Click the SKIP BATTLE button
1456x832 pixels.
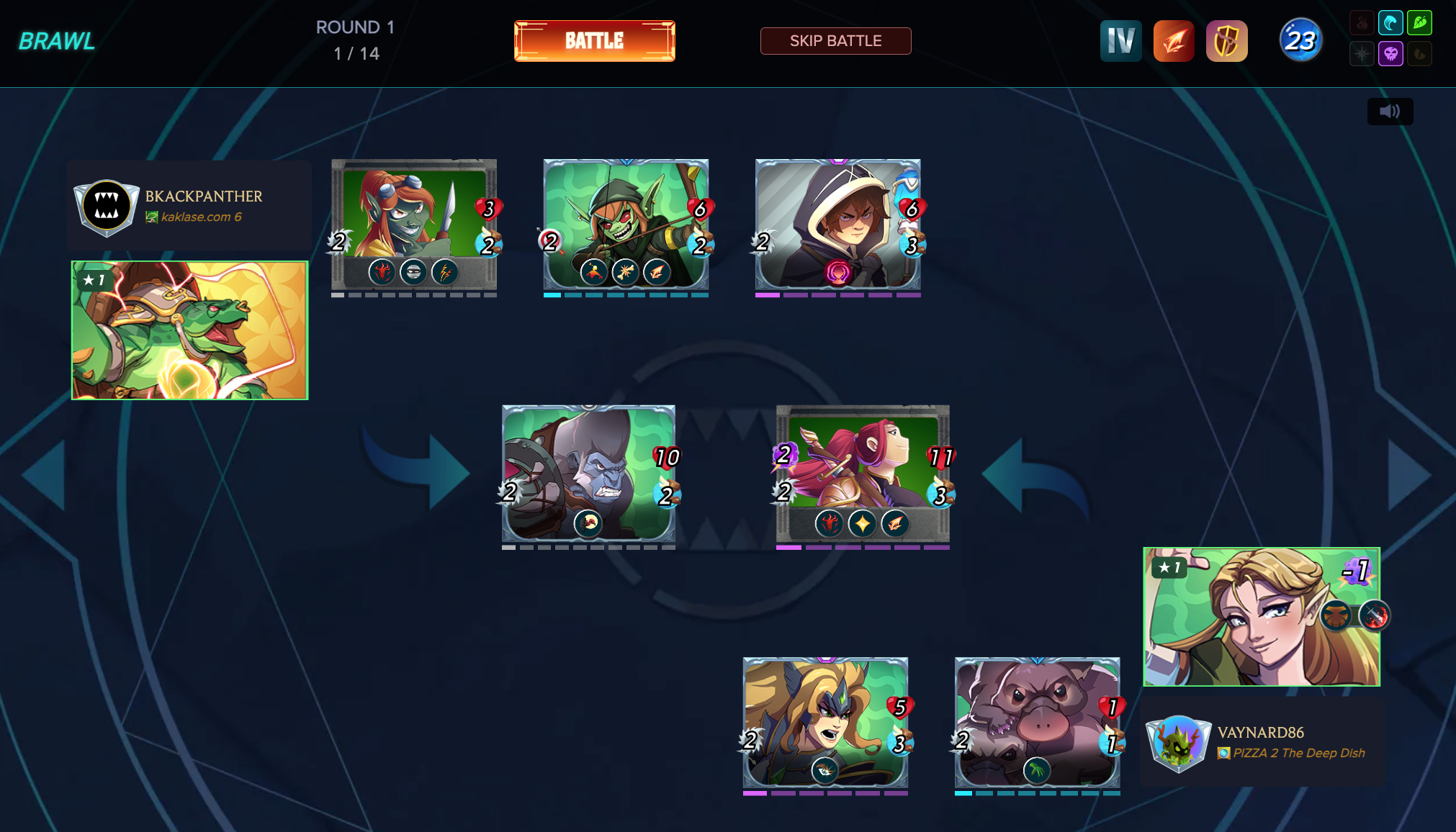point(835,41)
